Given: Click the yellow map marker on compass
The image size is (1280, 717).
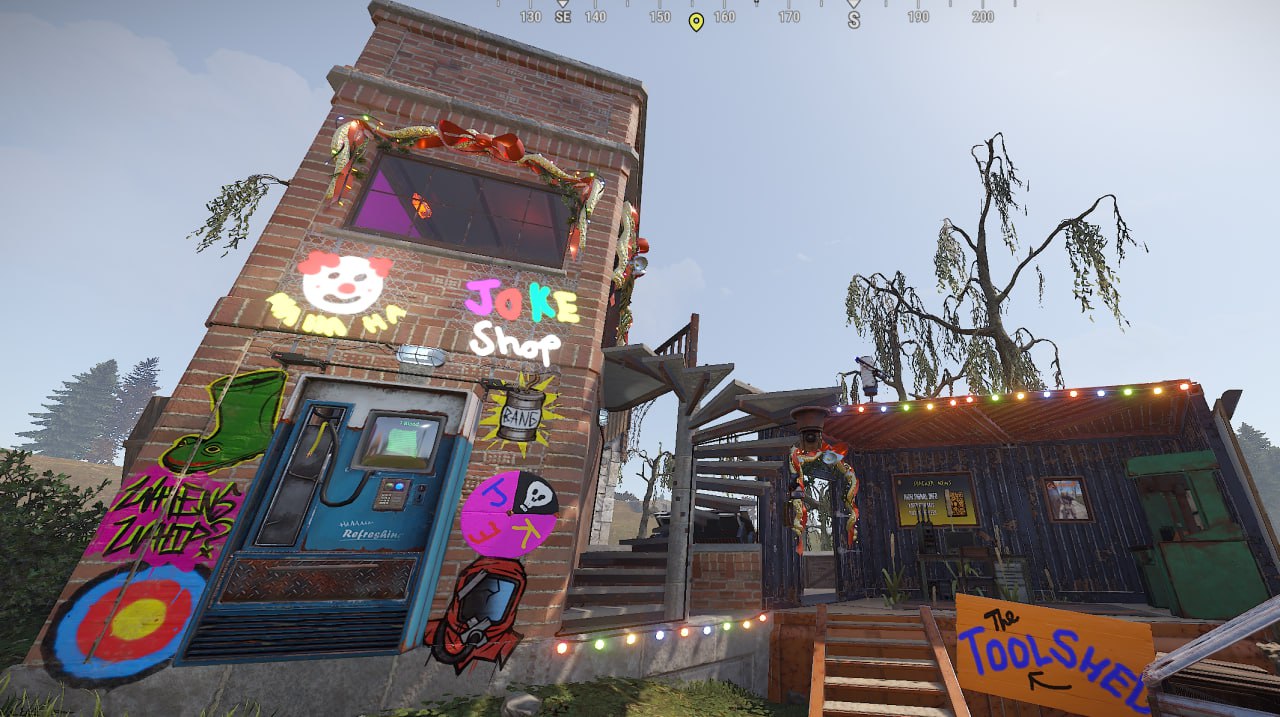Looking at the screenshot, I should tap(696, 21).
